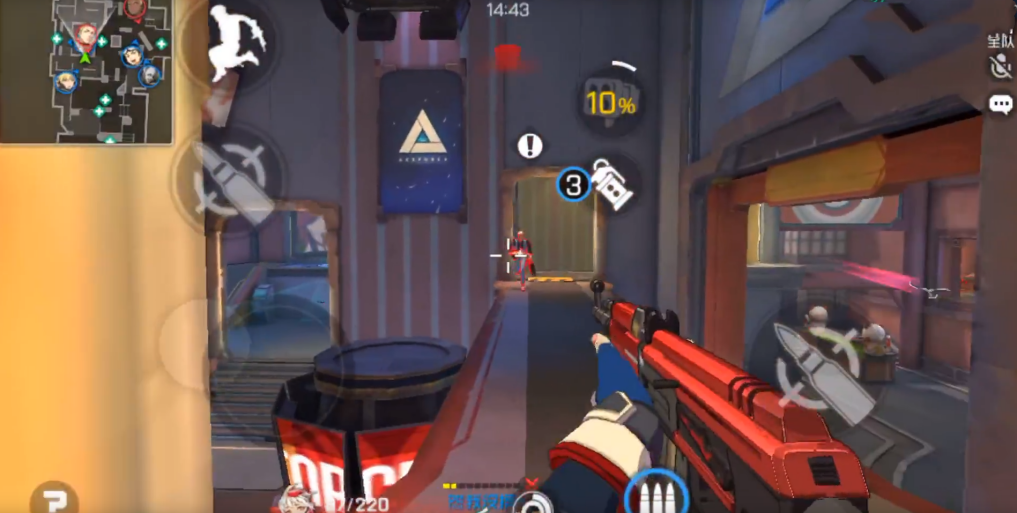This screenshot has width=1017, height=513.
Task: Open the chat speech bubble
Action: [x=1000, y=104]
